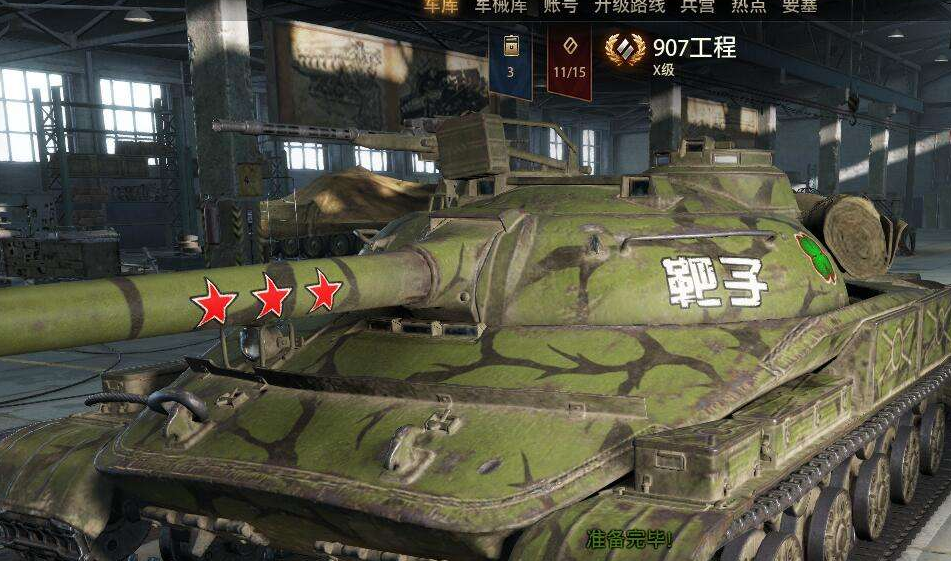Click the blue banner showing 3
The height and width of the screenshot is (561, 951).
click(x=510, y=60)
